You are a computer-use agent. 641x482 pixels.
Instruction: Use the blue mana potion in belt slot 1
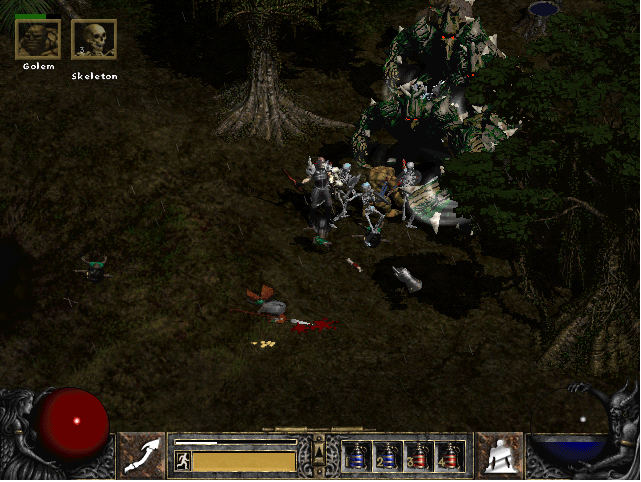pos(356,457)
